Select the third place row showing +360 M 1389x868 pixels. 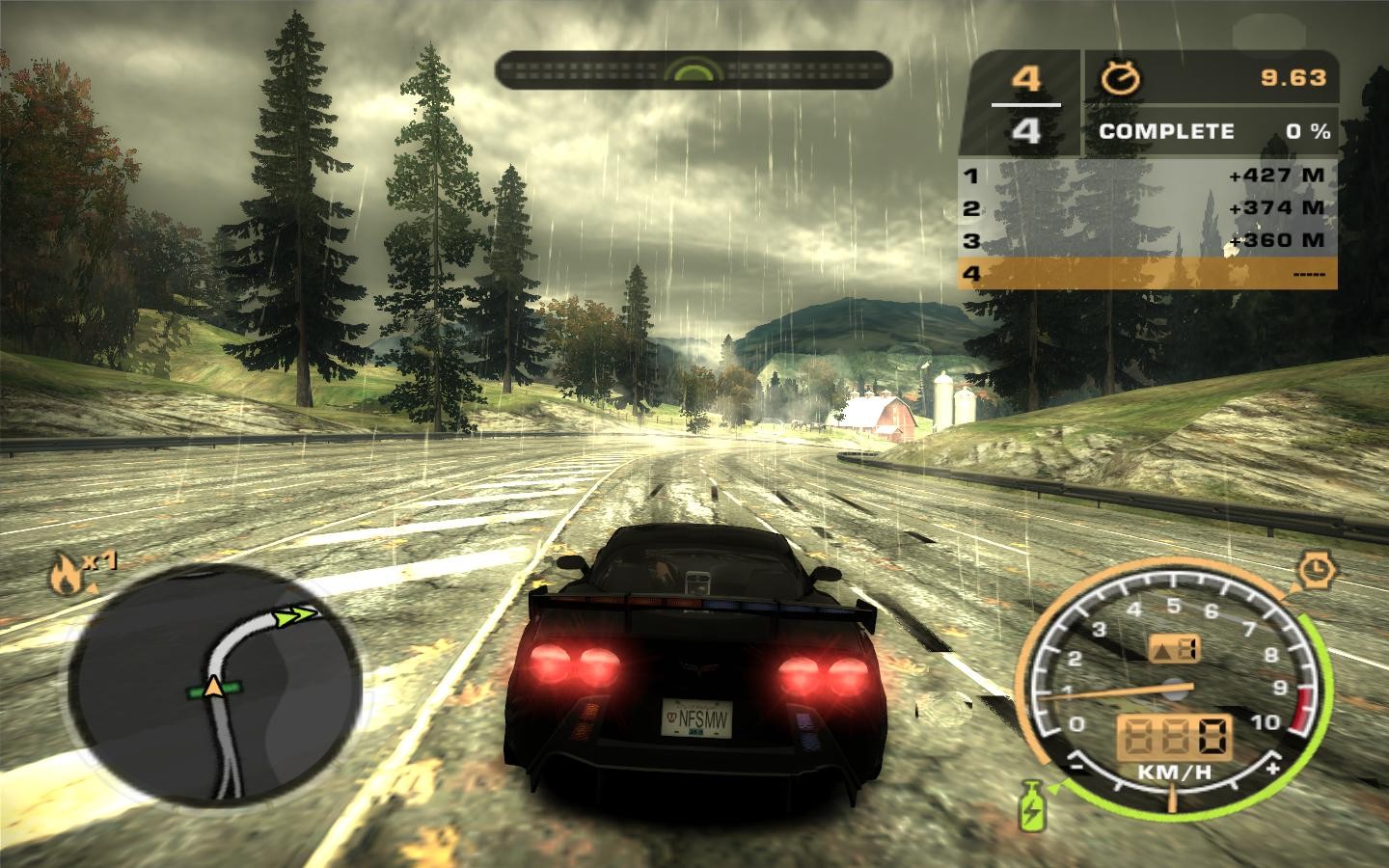pyautogui.click(x=1148, y=240)
